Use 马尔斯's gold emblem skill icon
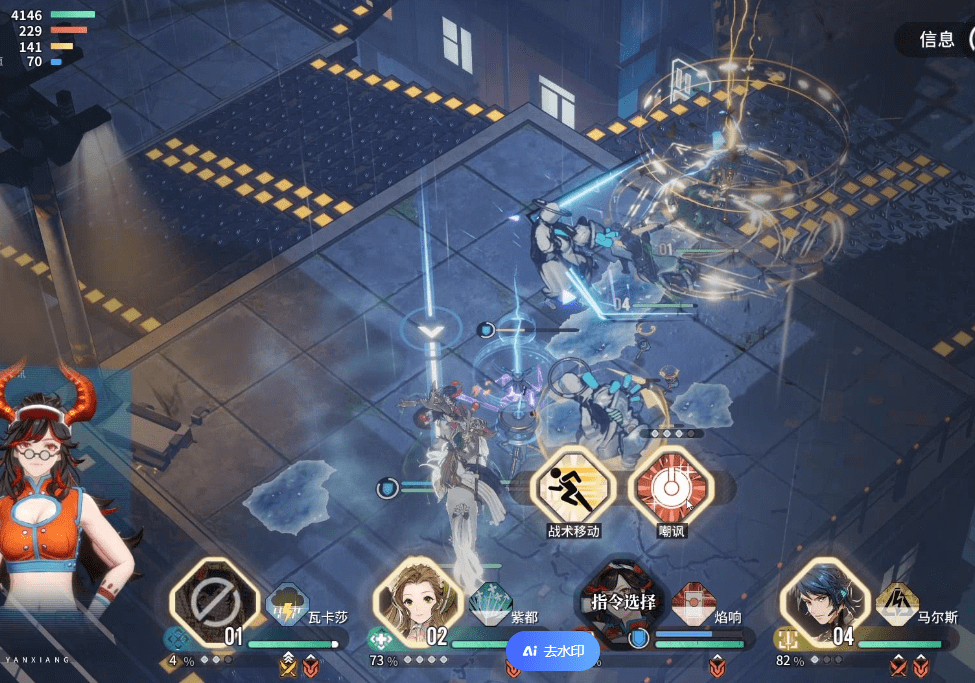Viewport: 975px width, 683px height. 897,603
